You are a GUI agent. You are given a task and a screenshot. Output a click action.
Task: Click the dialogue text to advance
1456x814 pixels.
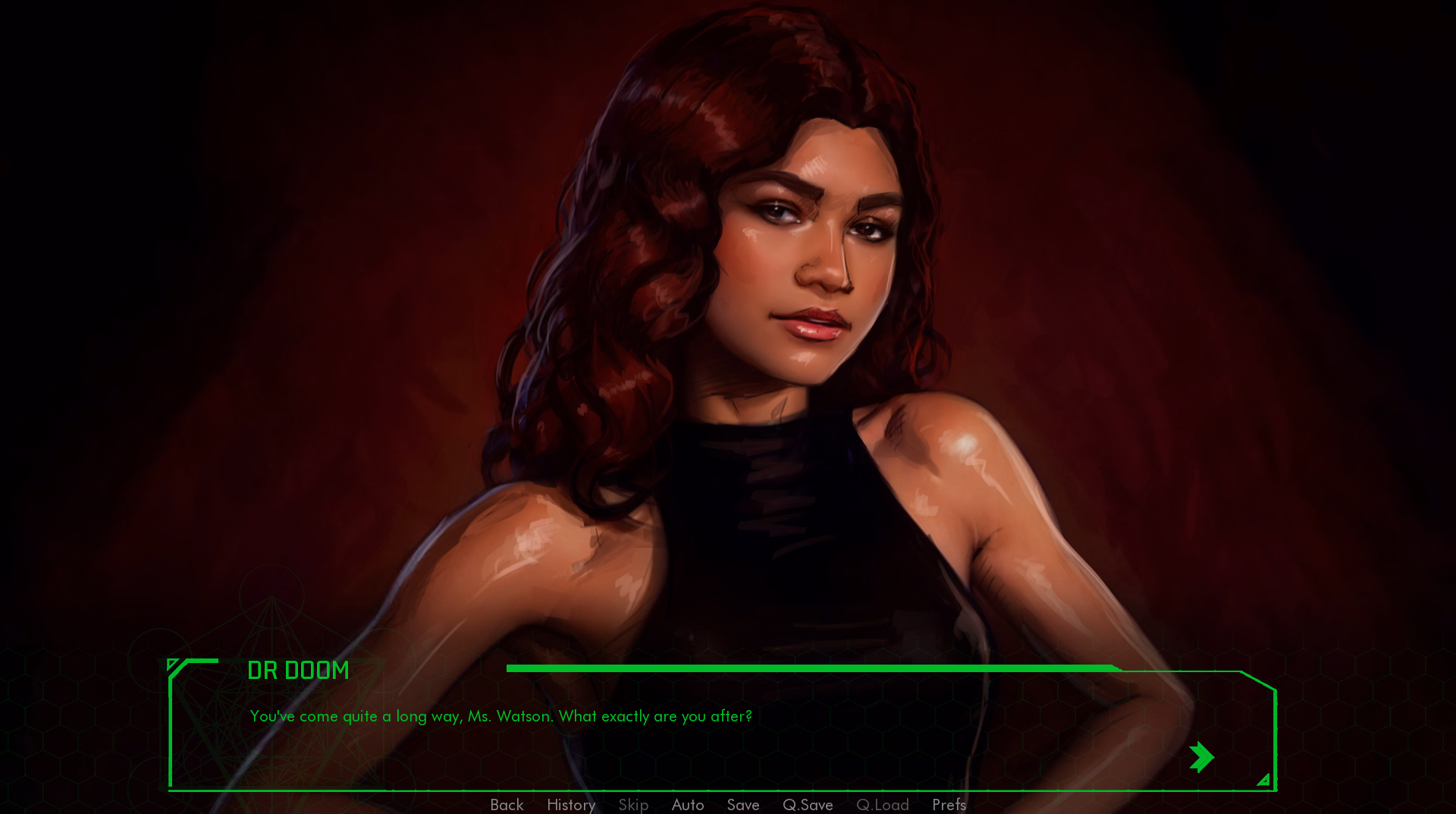point(500,716)
